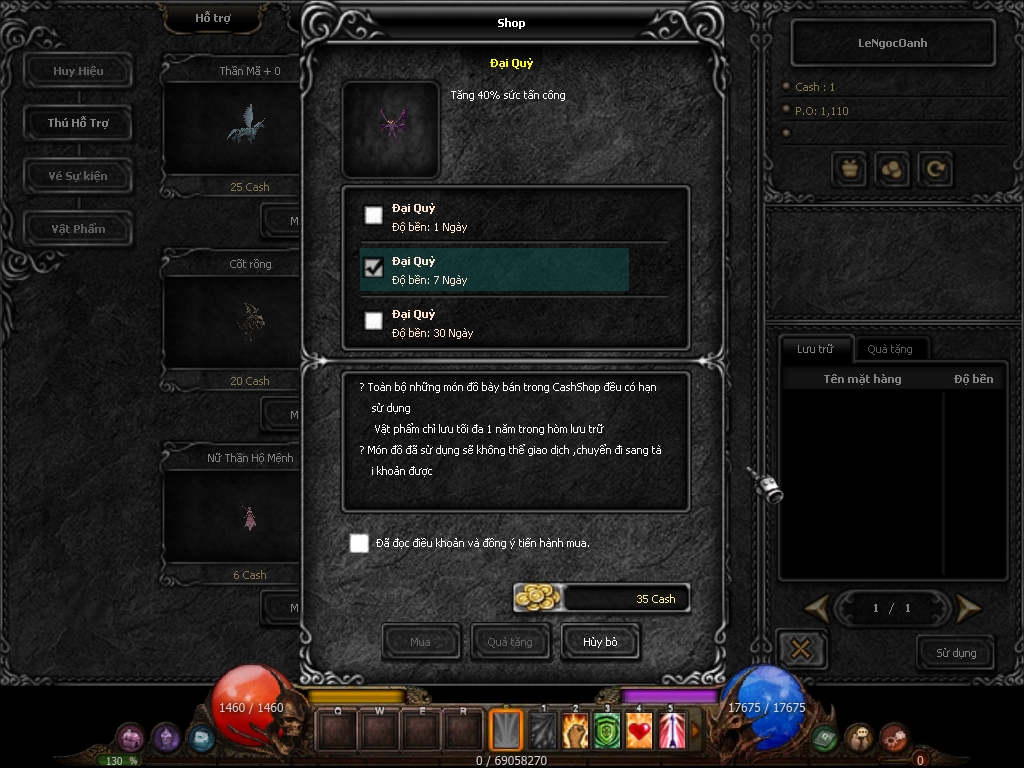The image size is (1024, 768).
Task: Click the Sử dụng use button
Action: pos(955,653)
